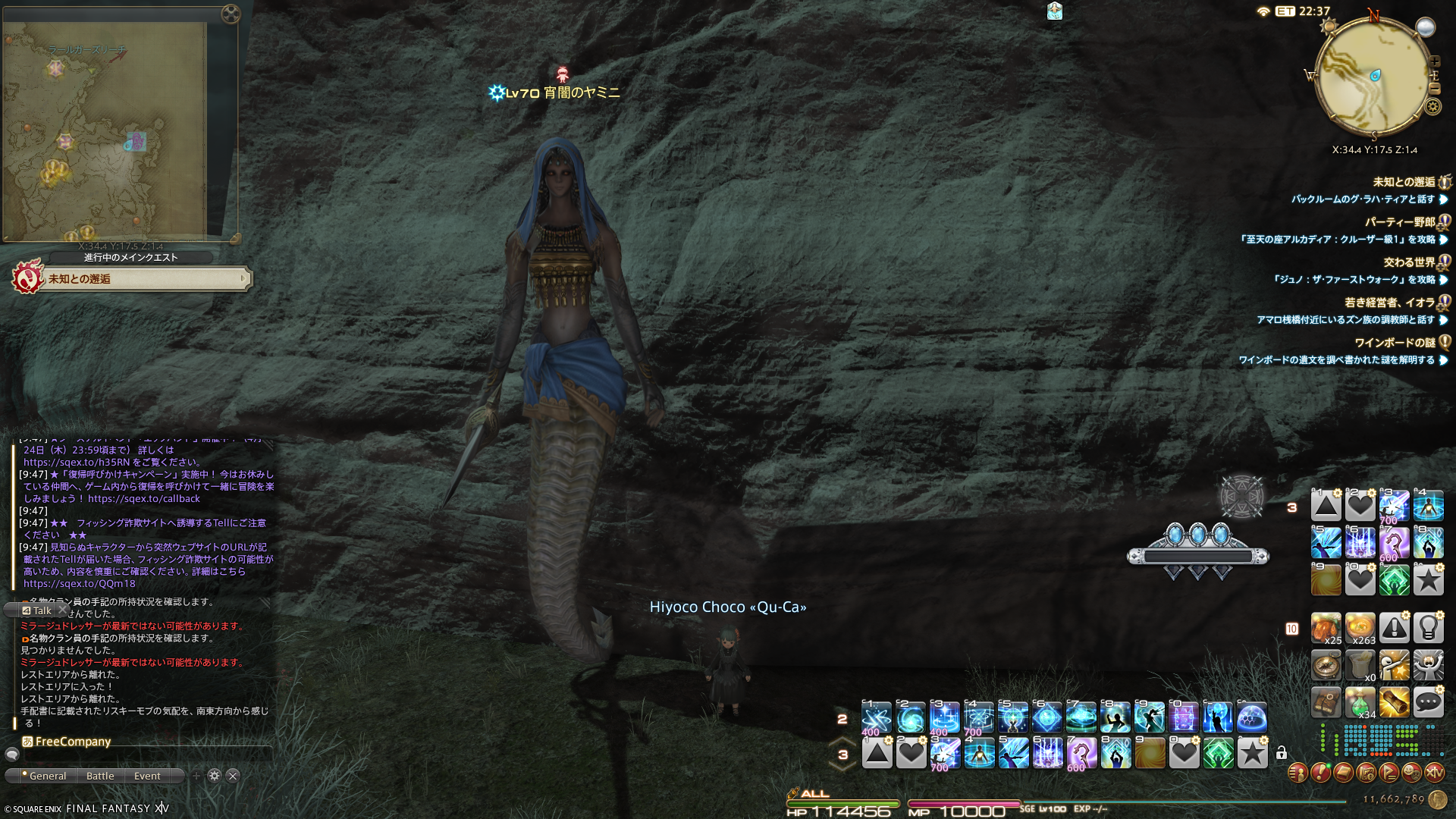The height and width of the screenshot is (819, 1456).
Task: Select the General chat tab
Action: (x=47, y=776)
